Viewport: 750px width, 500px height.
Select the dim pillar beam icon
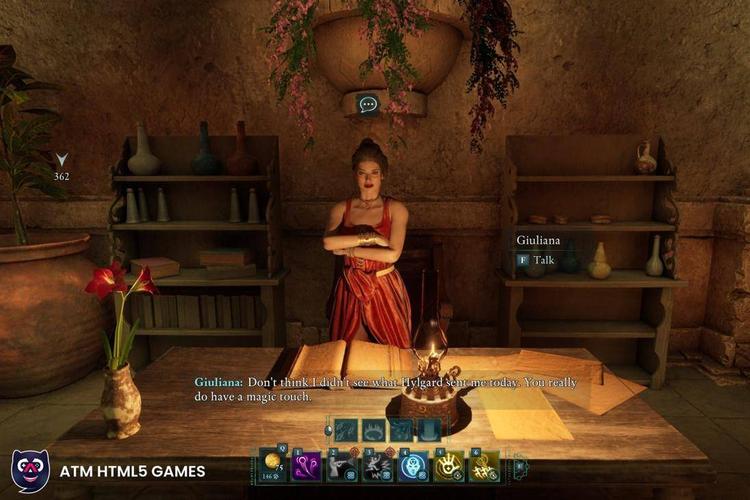[428, 430]
